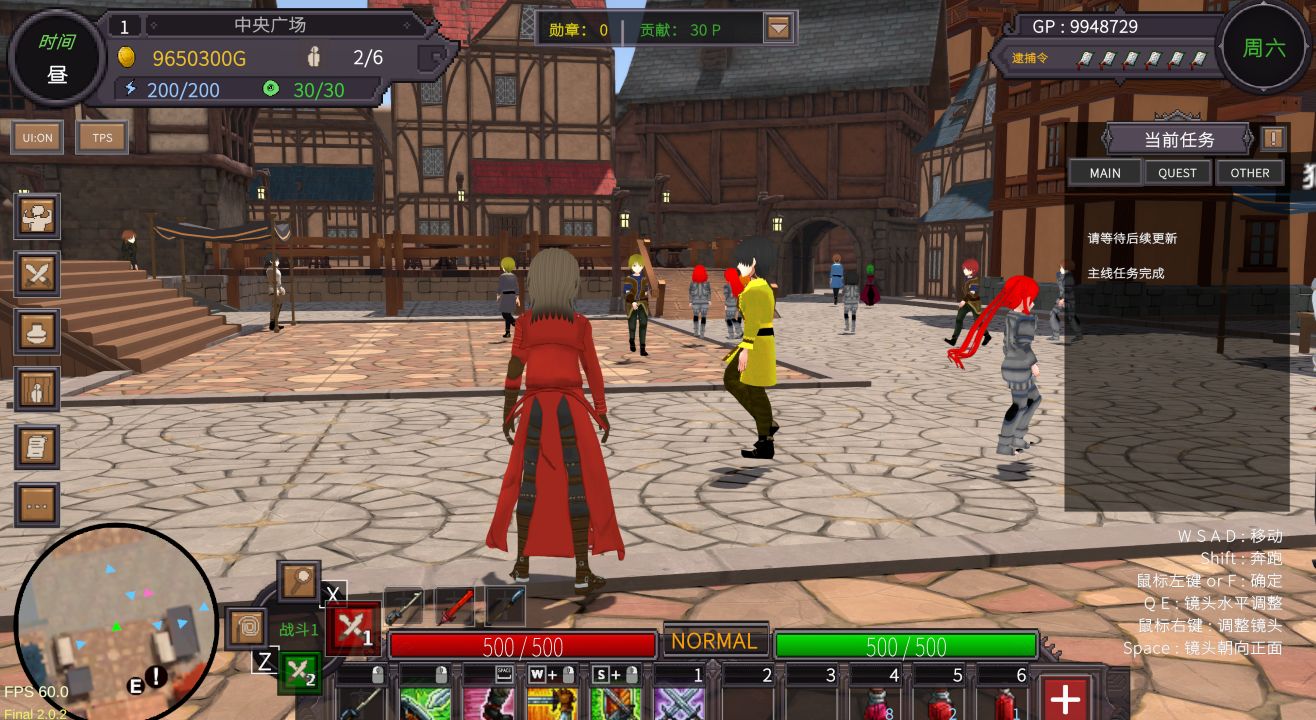Click the magnifying glass search icon
Screen dimensions: 1316x720
(x=298, y=580)
